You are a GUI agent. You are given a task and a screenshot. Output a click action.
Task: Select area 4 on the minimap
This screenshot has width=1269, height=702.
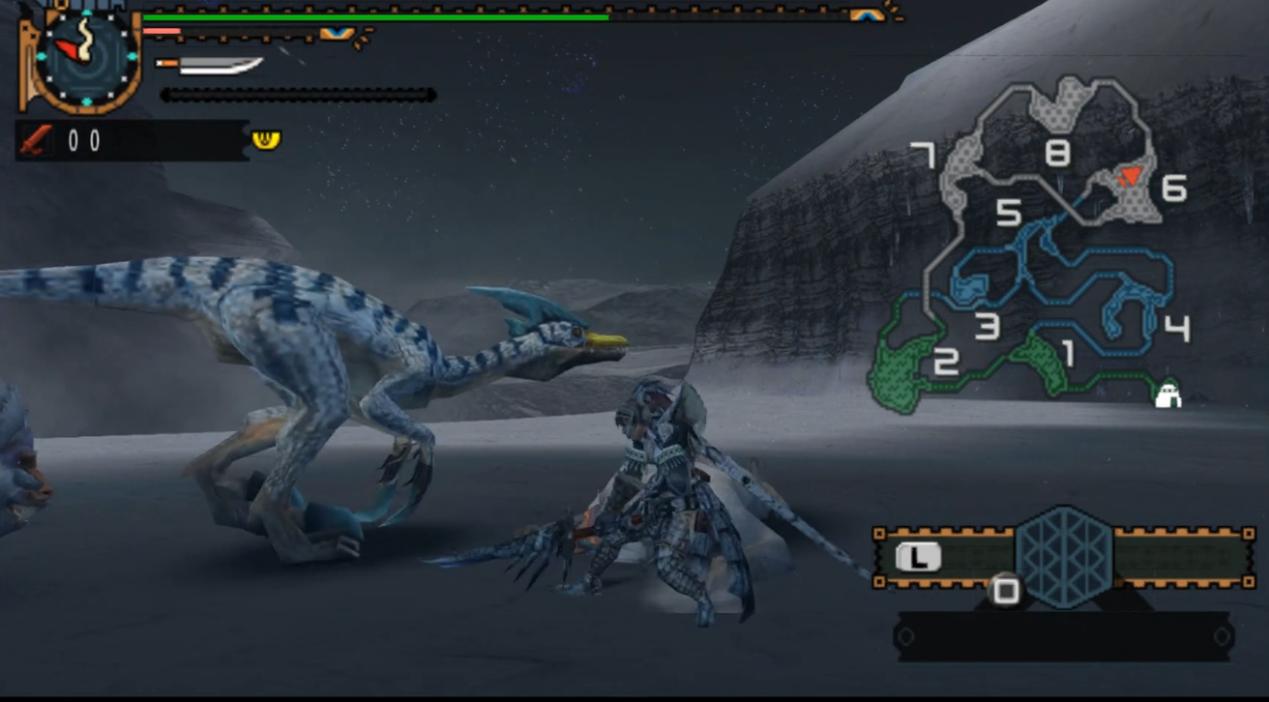coord(1177,327)
